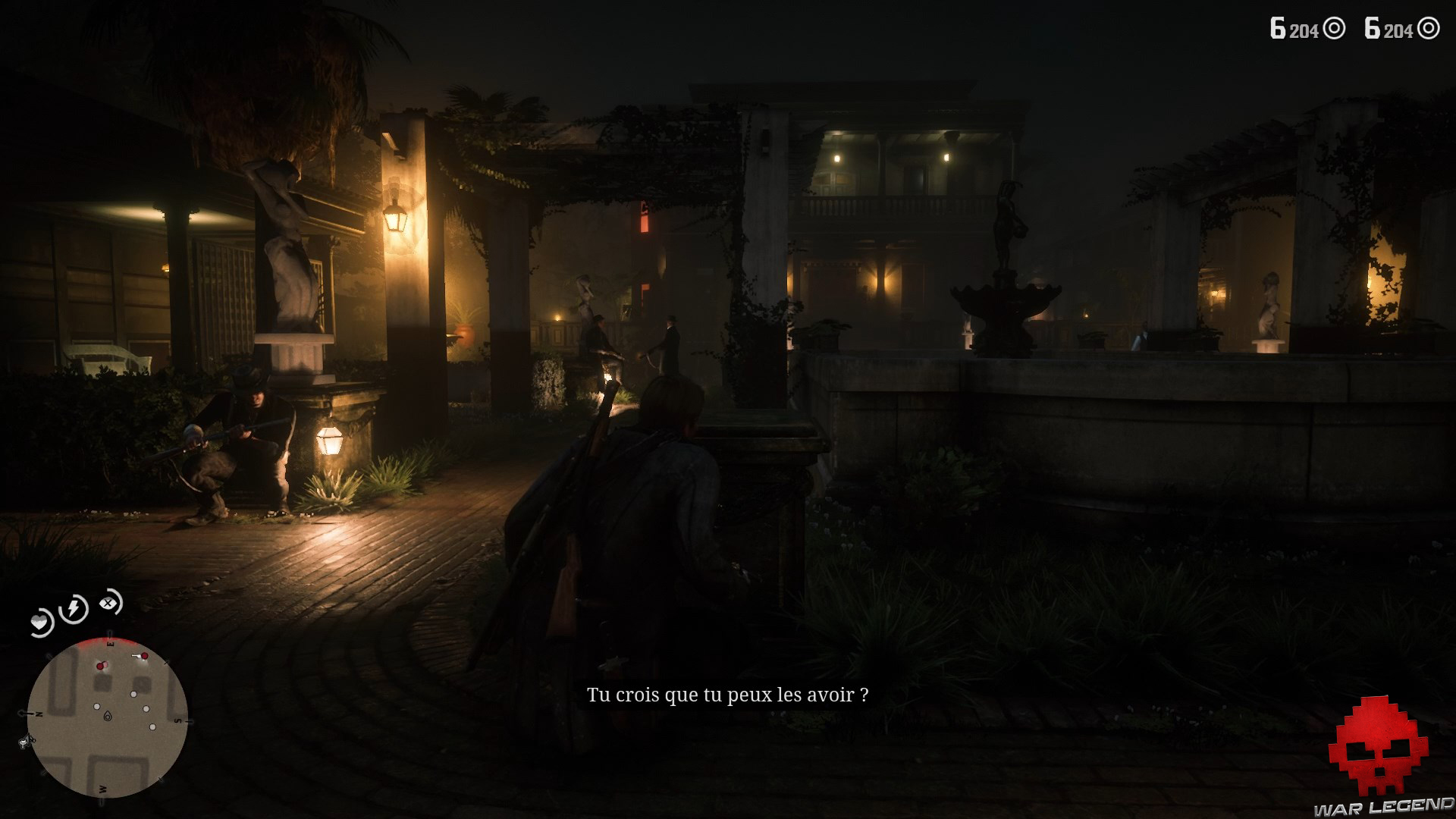Click a red enemy blip on the minimap

(100, 665)
